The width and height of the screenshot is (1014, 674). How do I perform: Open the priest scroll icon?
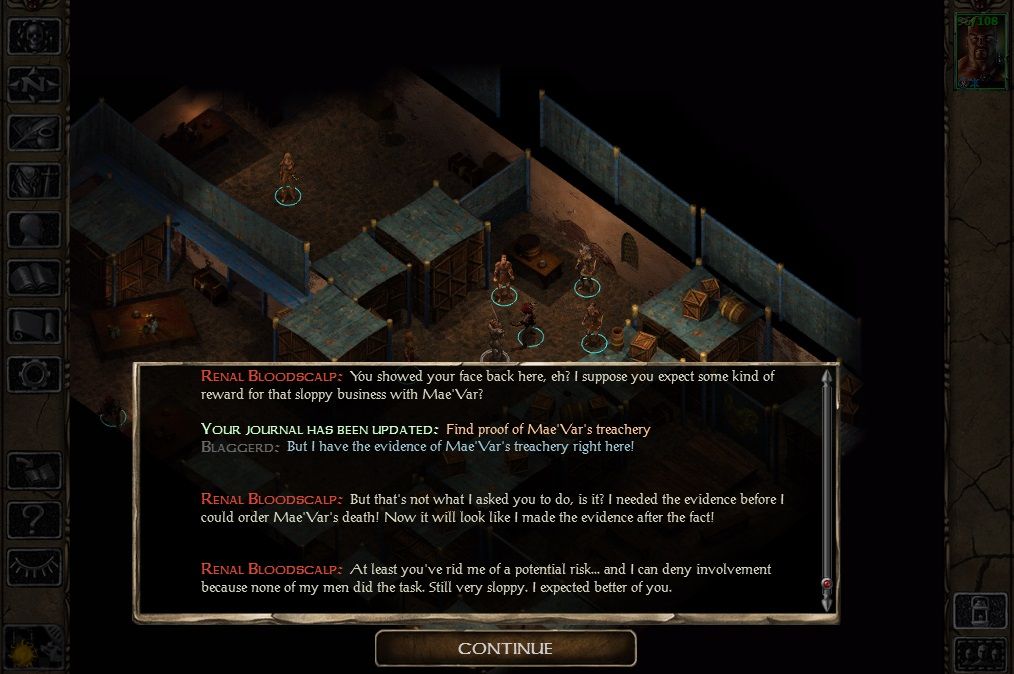click(x=34, y=325)
